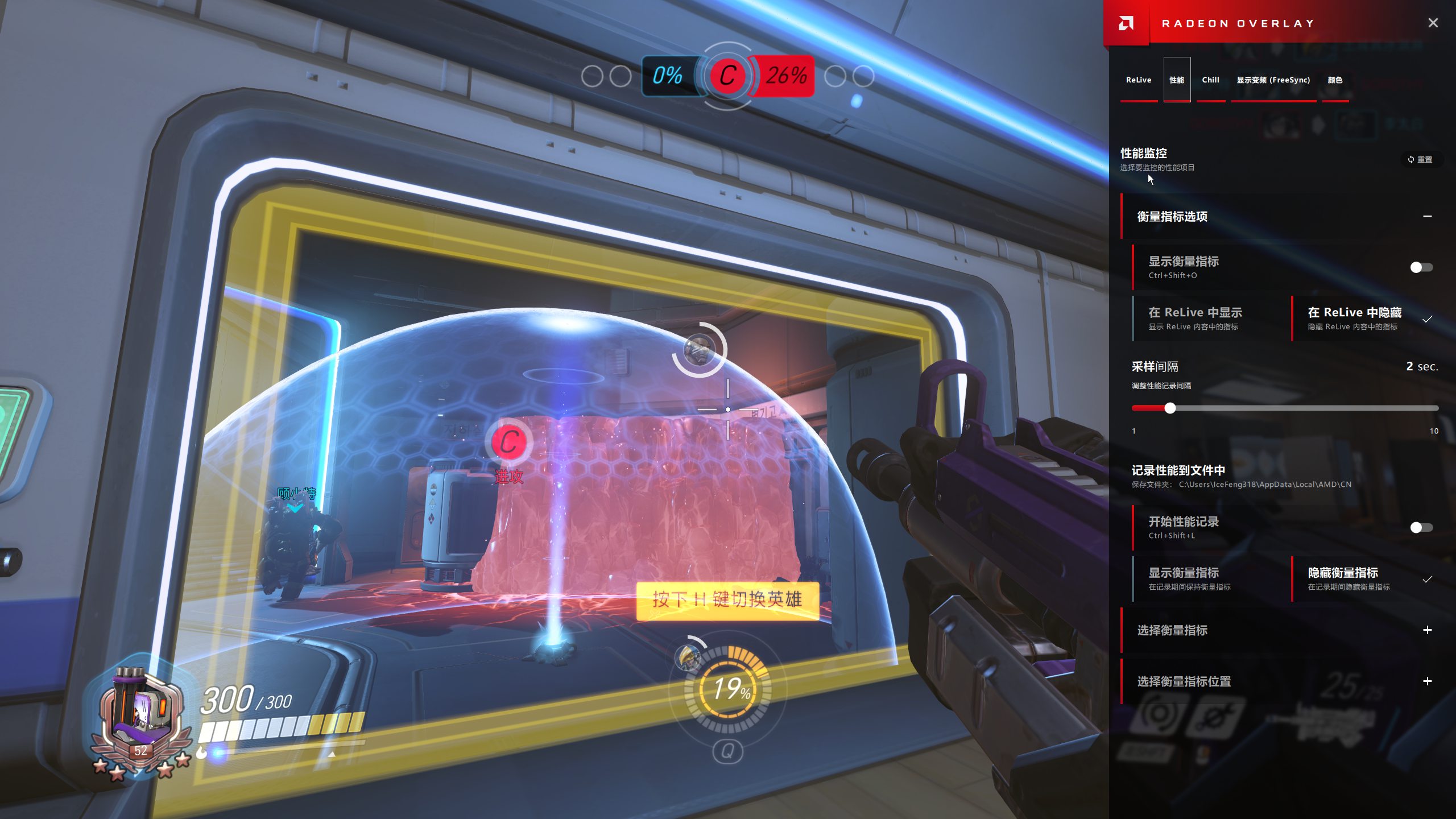Viewport: 1456px width, 819px height.
Task: Close the Radeon Overlay panel
Action: coord(1433,23)
